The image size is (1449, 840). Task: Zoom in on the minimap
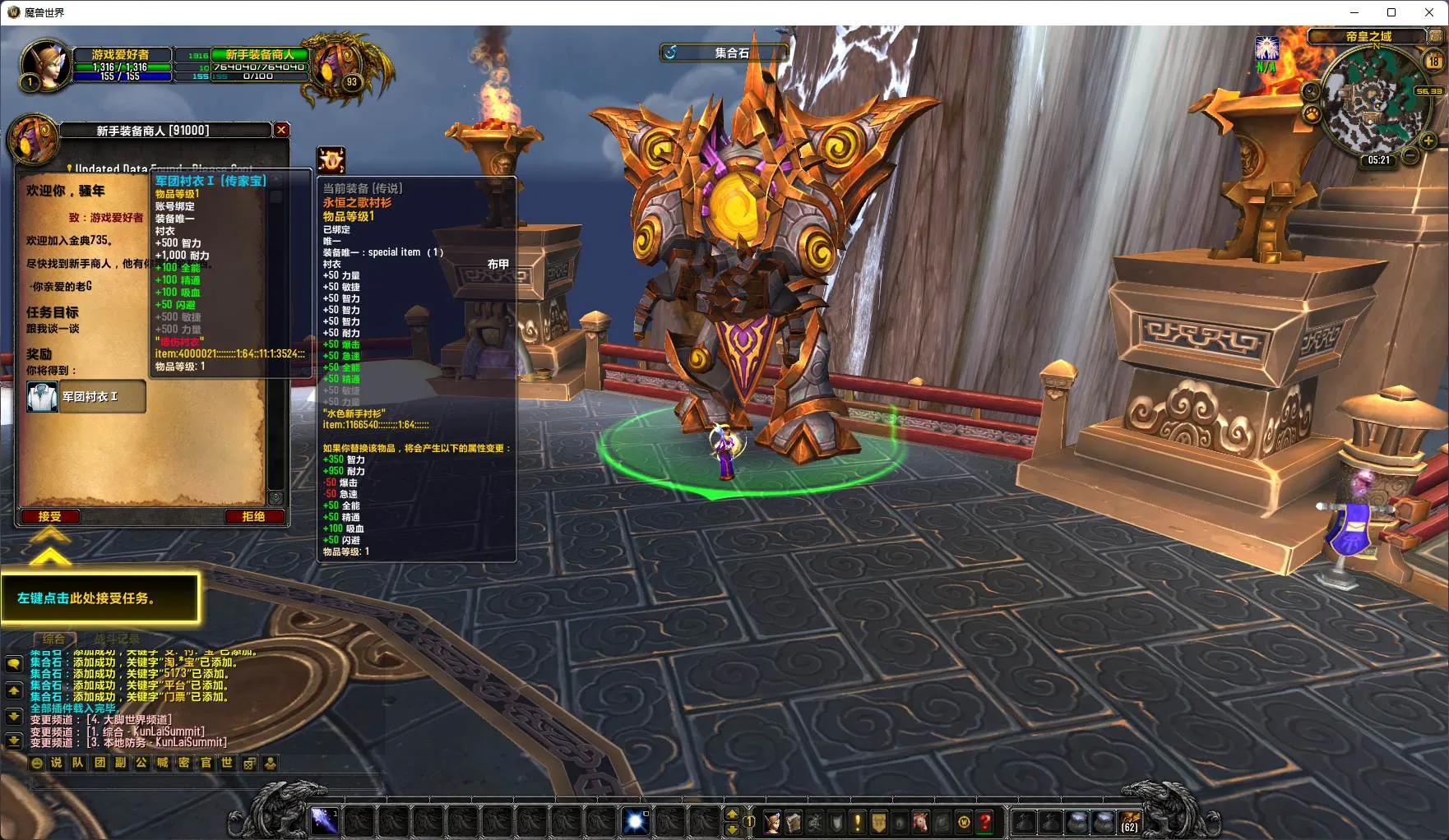pos(1428,141)
